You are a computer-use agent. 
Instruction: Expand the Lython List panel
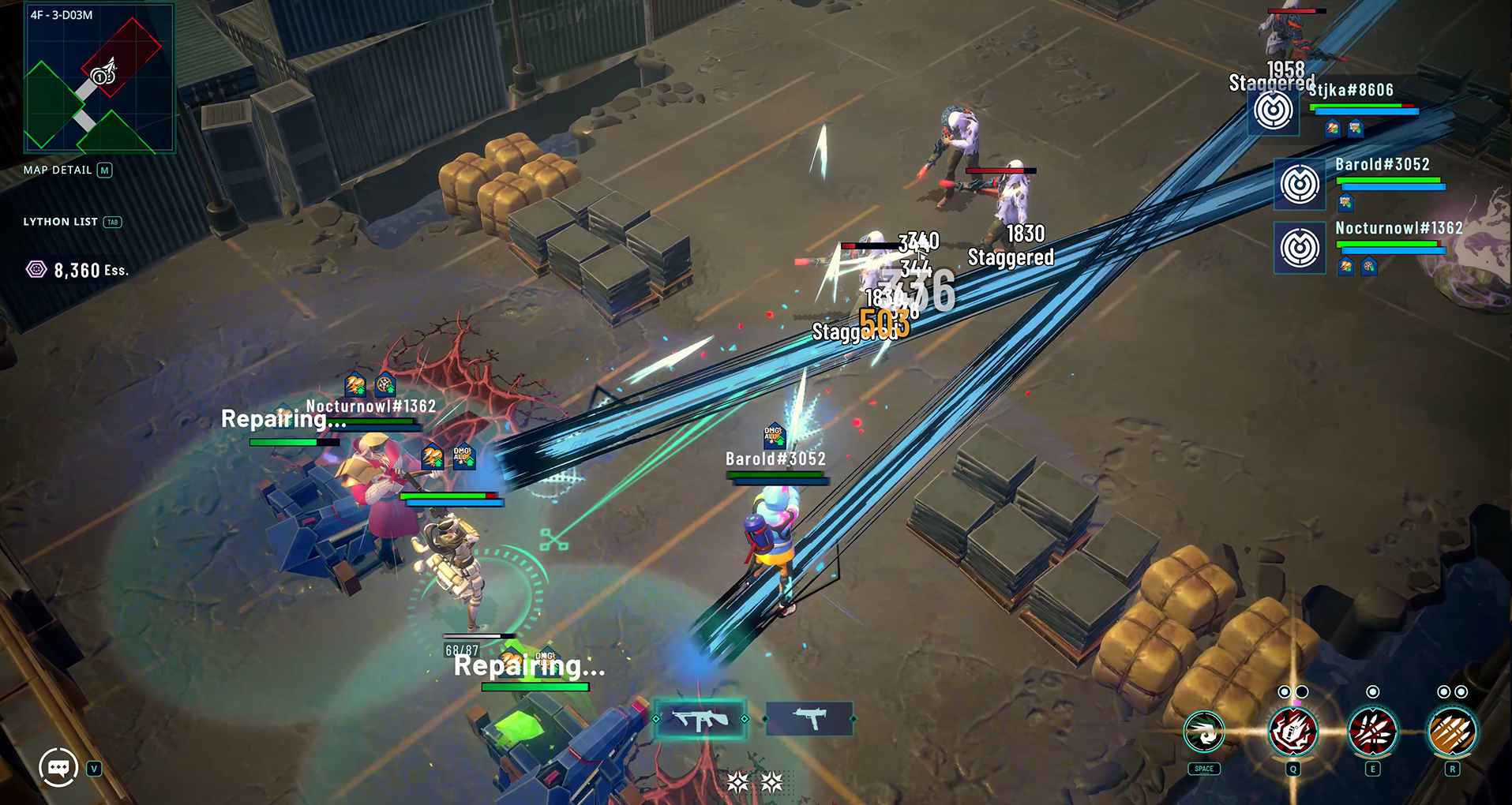pyautogui.click(x=113, y=222)
